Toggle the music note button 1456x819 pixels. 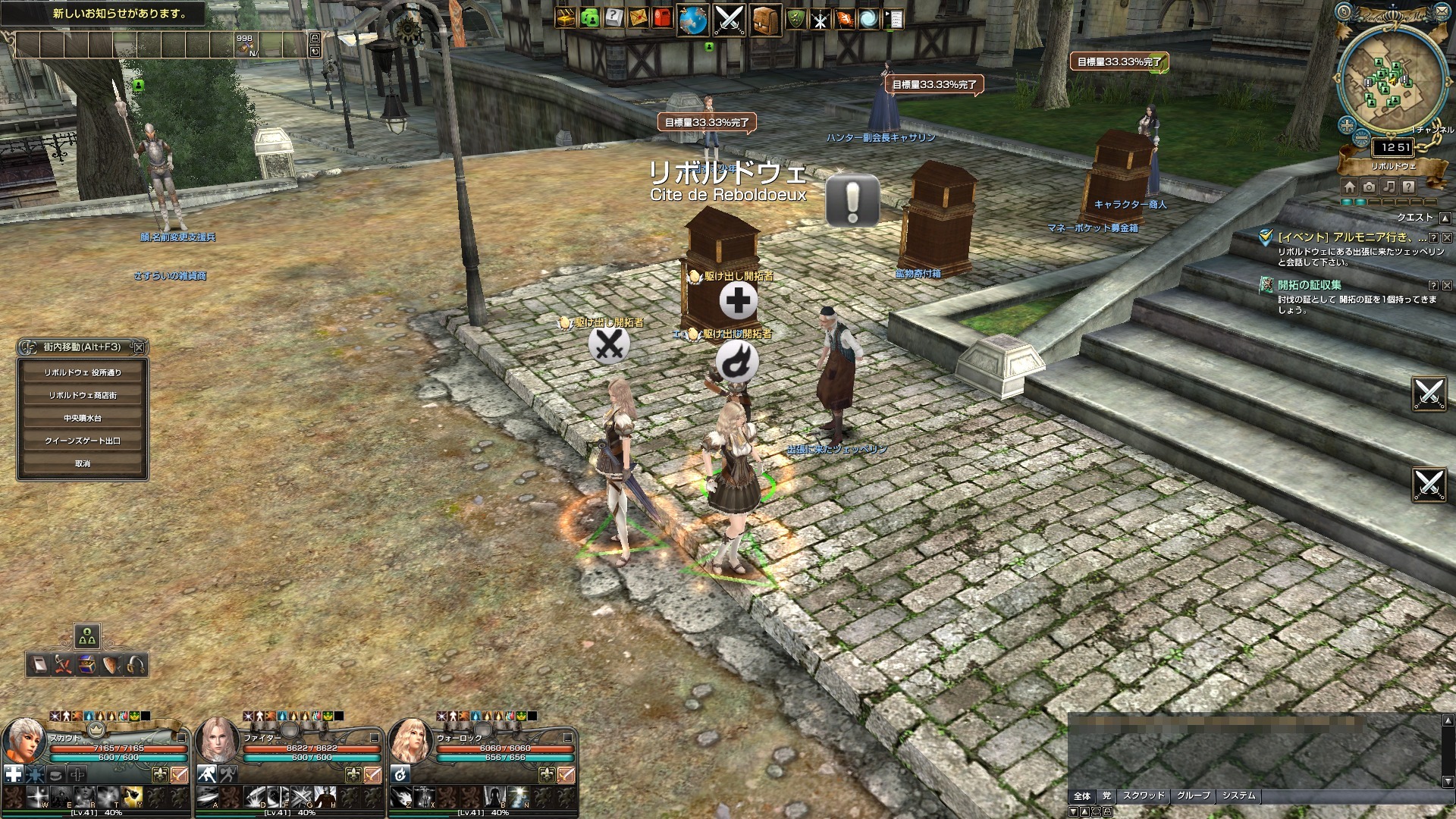click(1389, 187)
